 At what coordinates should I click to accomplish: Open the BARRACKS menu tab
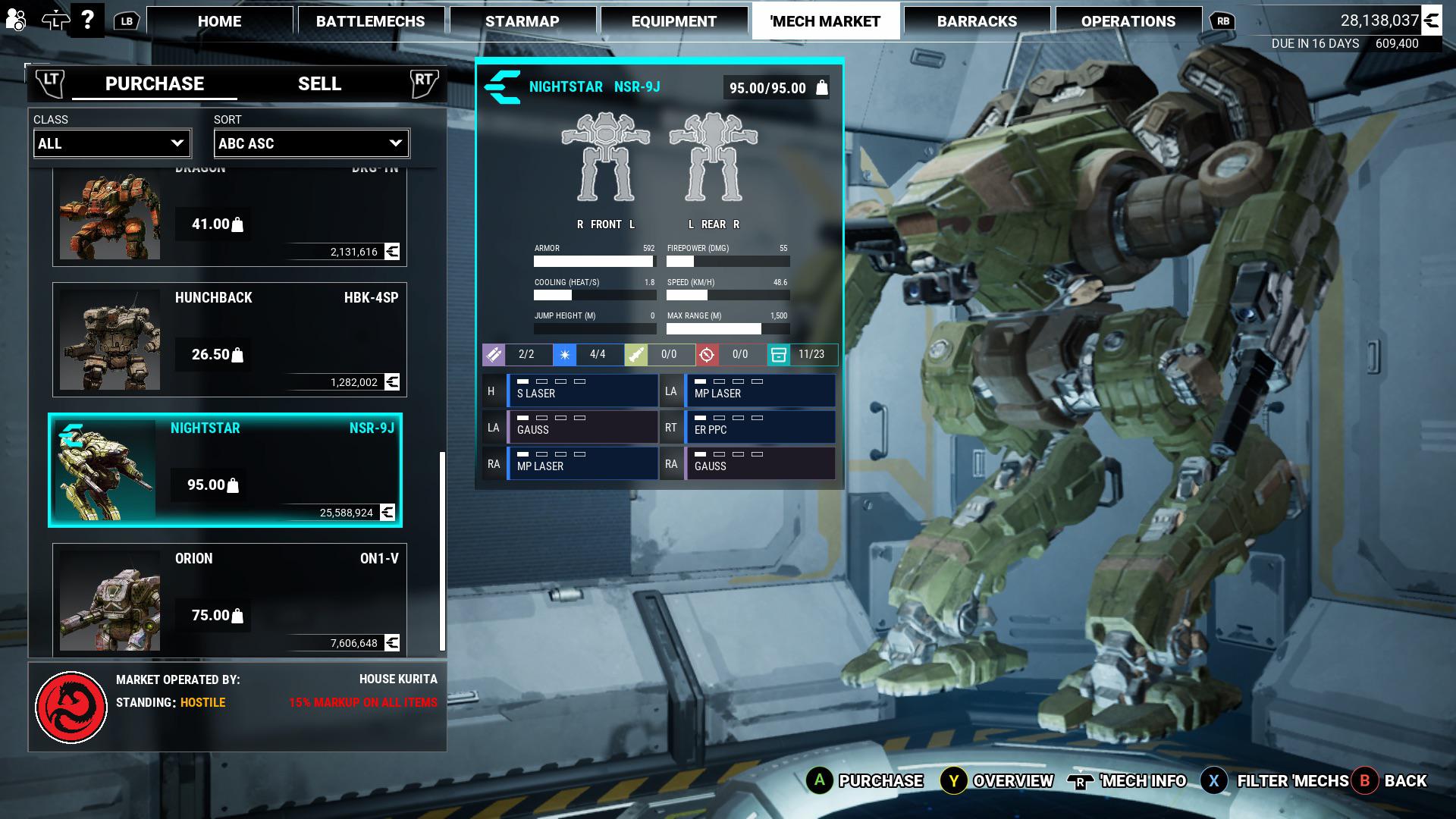point(977,20)
